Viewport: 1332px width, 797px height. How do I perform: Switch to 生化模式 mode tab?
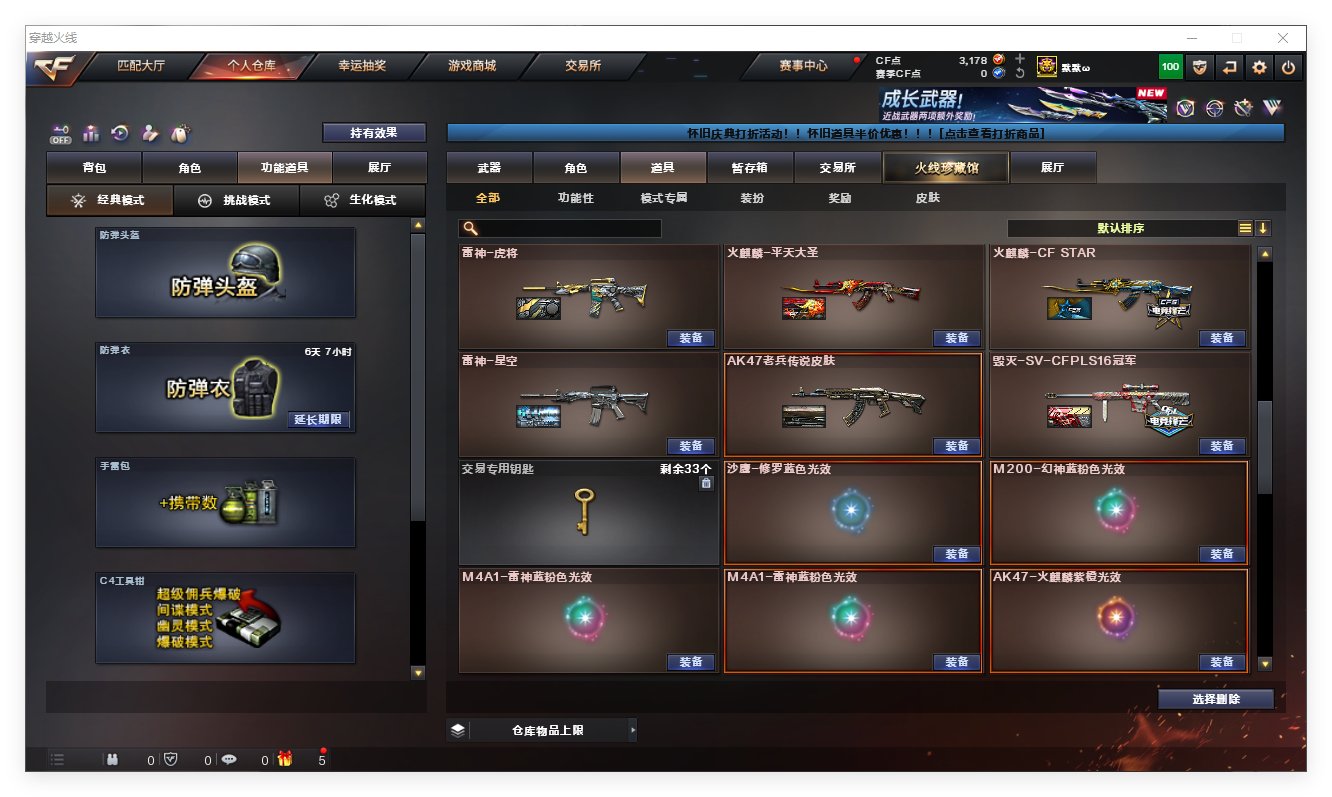(x=362, y=200)
